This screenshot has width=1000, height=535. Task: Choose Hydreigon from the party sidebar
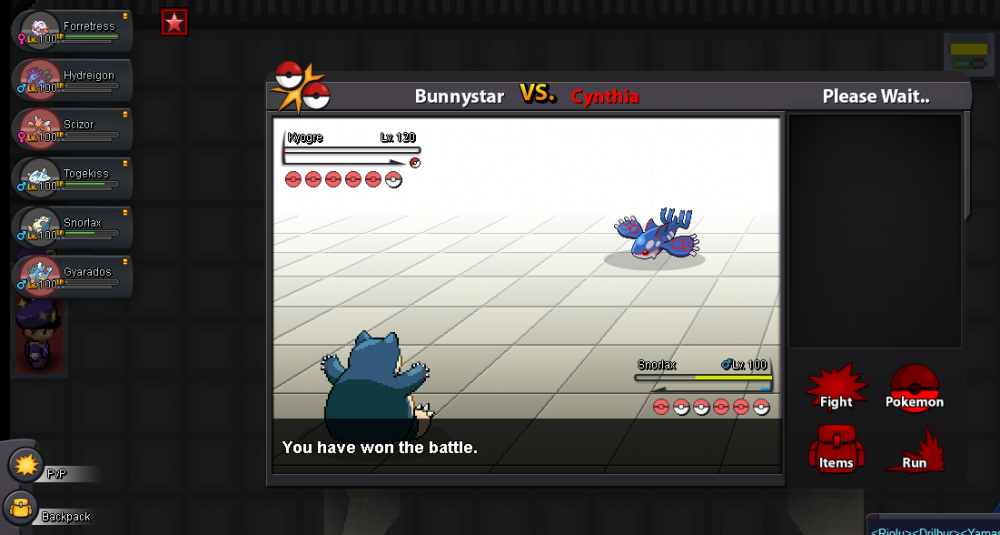pos(70,79)
